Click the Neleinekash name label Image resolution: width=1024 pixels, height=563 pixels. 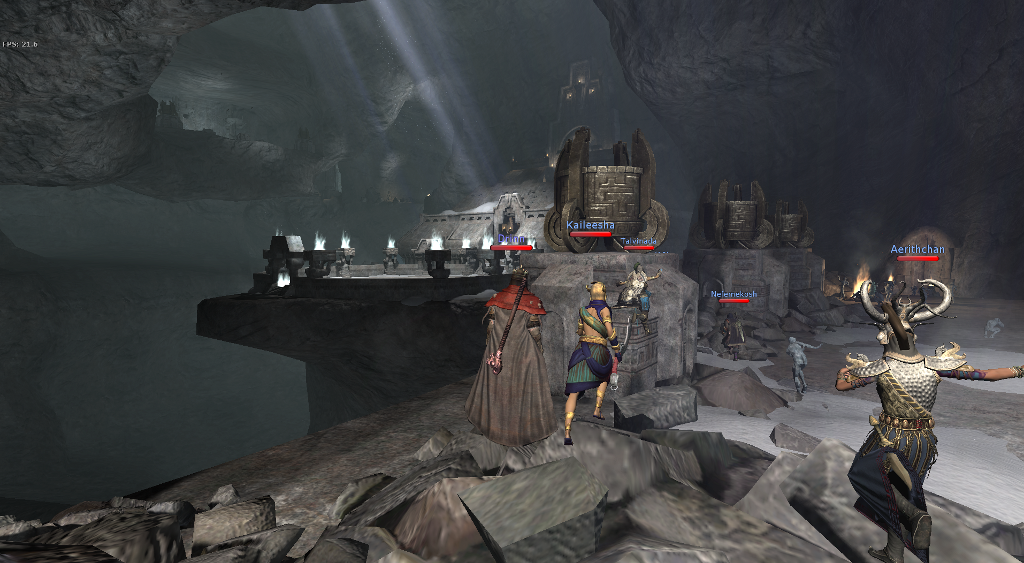[733, 294]
